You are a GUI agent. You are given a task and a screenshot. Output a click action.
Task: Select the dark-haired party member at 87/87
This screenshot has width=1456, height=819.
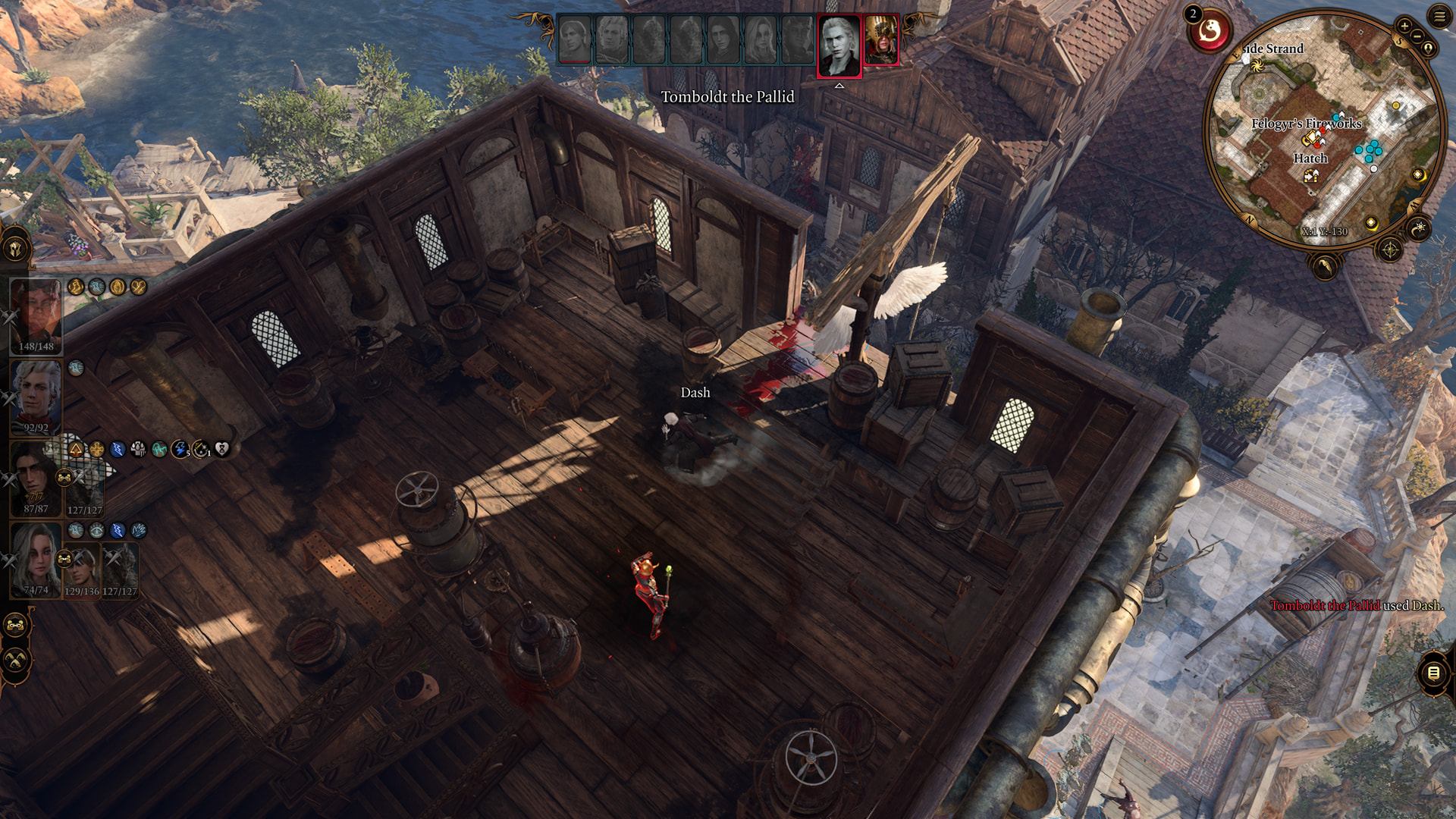point(34,478)
